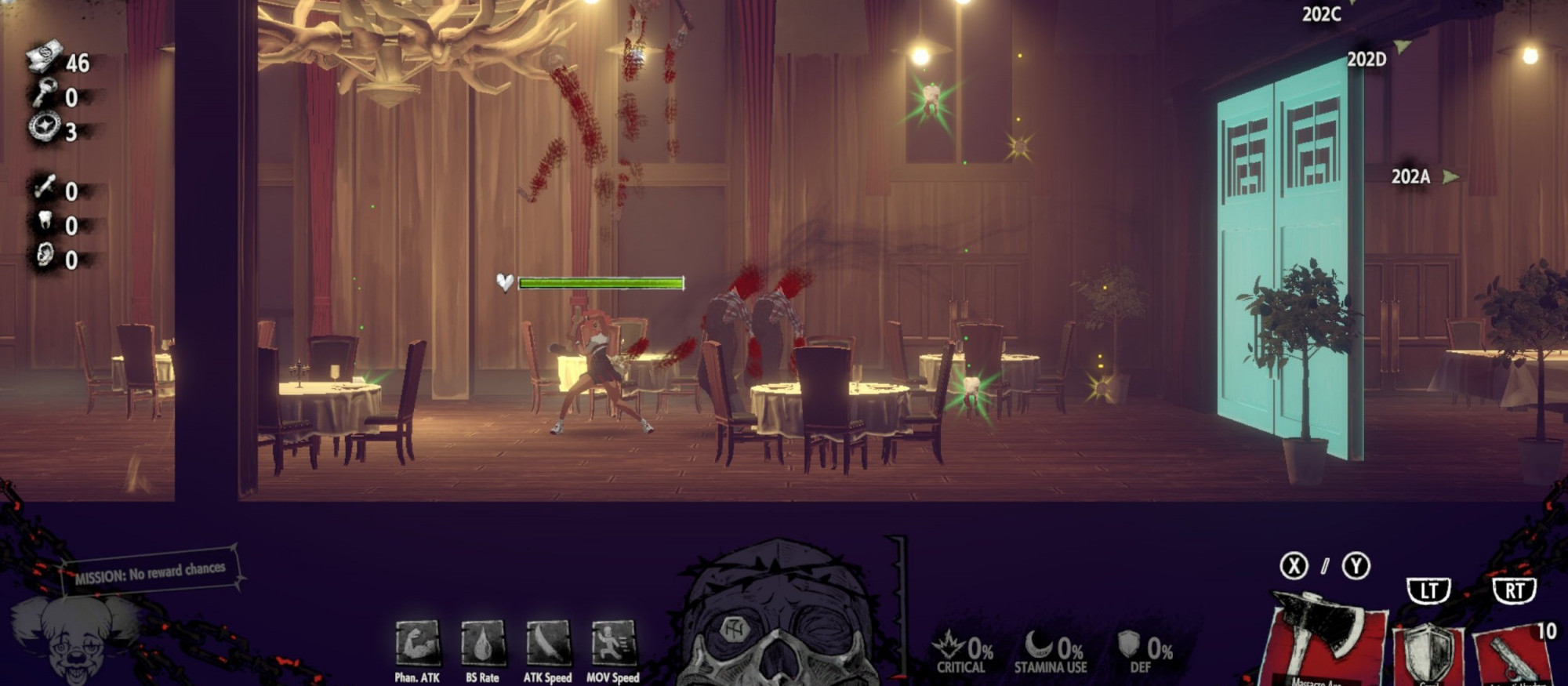Click the tooth resource icon
Image resolution: width=1568 pixels, height=686 pixels.
tap(44, 223)
